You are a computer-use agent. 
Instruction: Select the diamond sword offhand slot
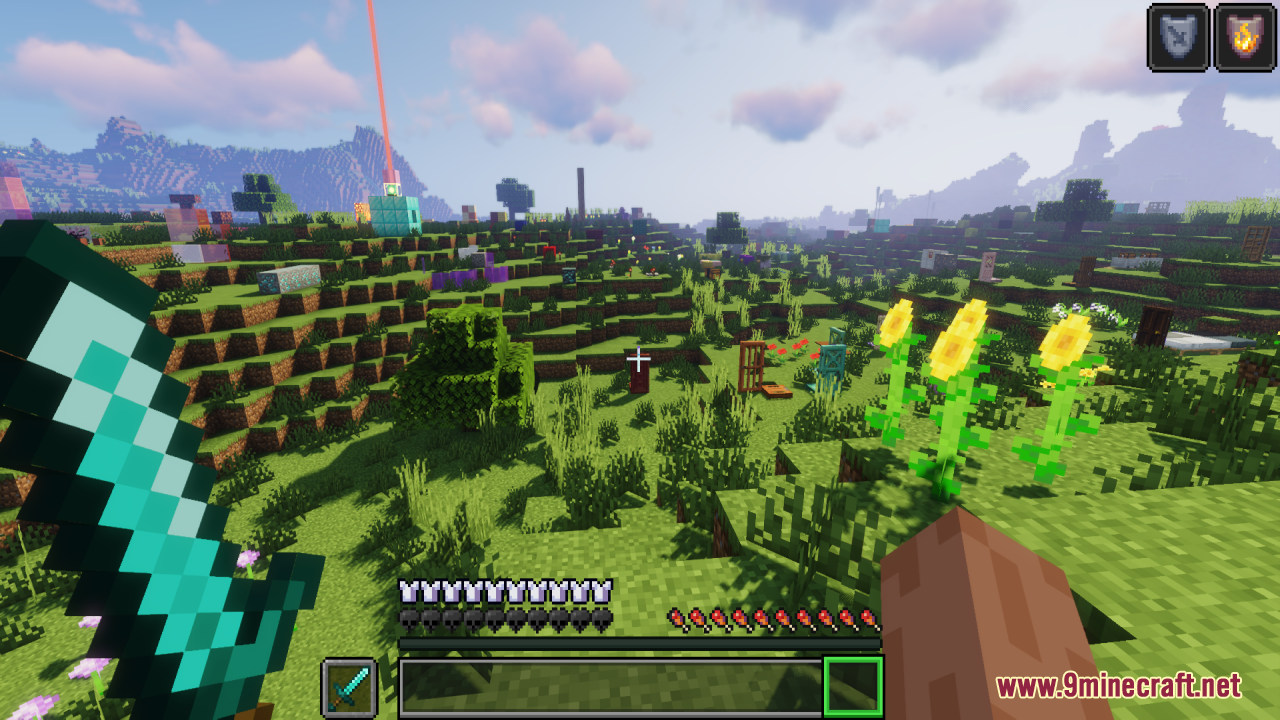(349, 687)
